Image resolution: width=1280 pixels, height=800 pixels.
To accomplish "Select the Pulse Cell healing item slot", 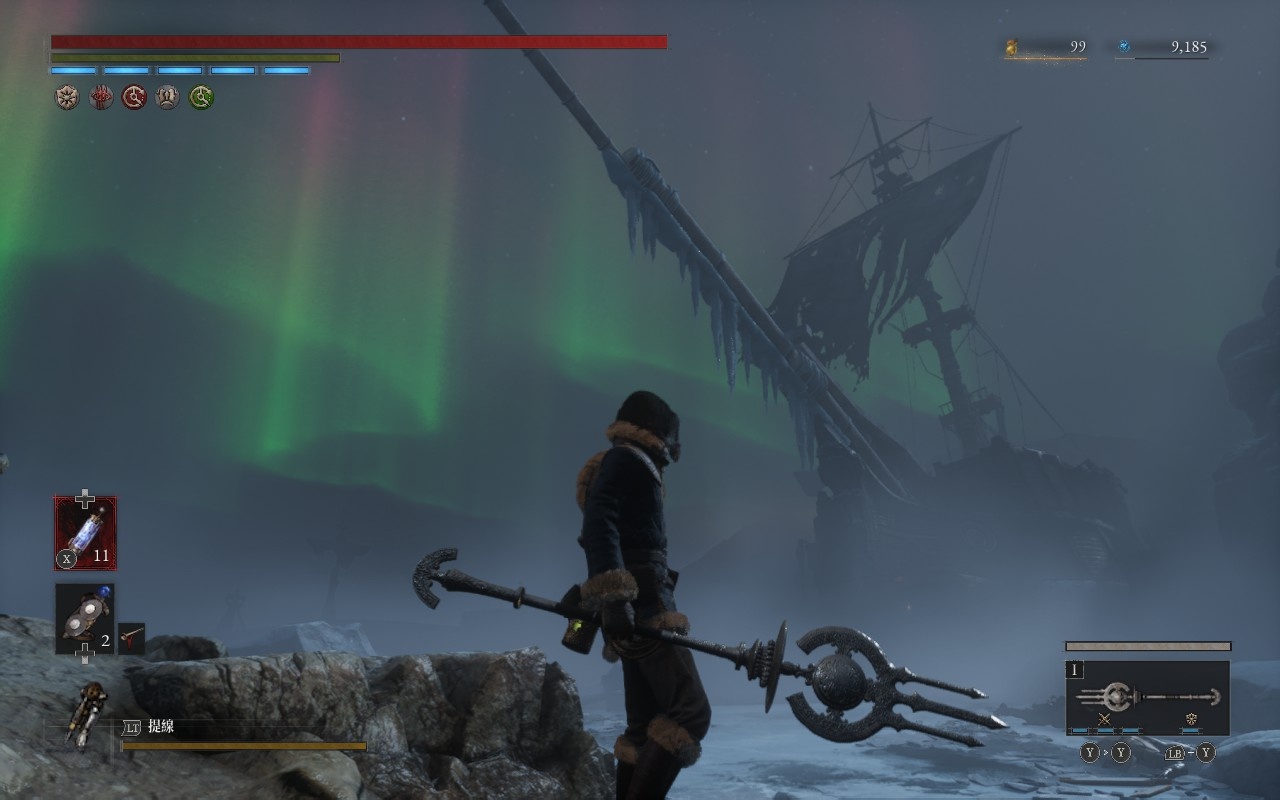I will point(85,533).
